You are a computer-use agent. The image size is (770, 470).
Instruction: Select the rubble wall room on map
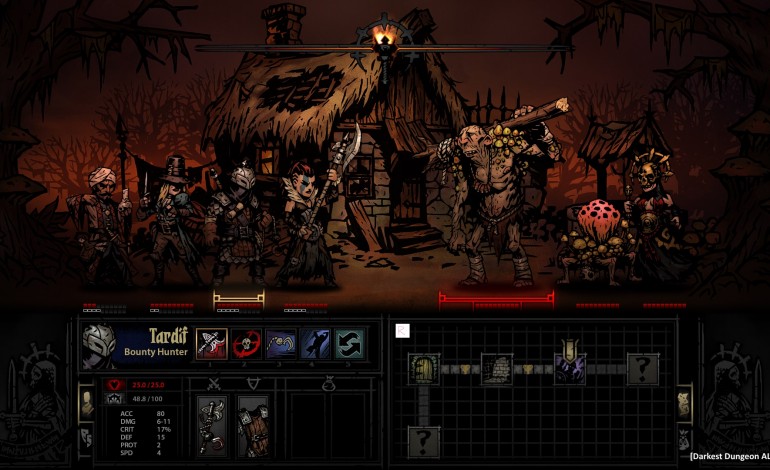496,368
